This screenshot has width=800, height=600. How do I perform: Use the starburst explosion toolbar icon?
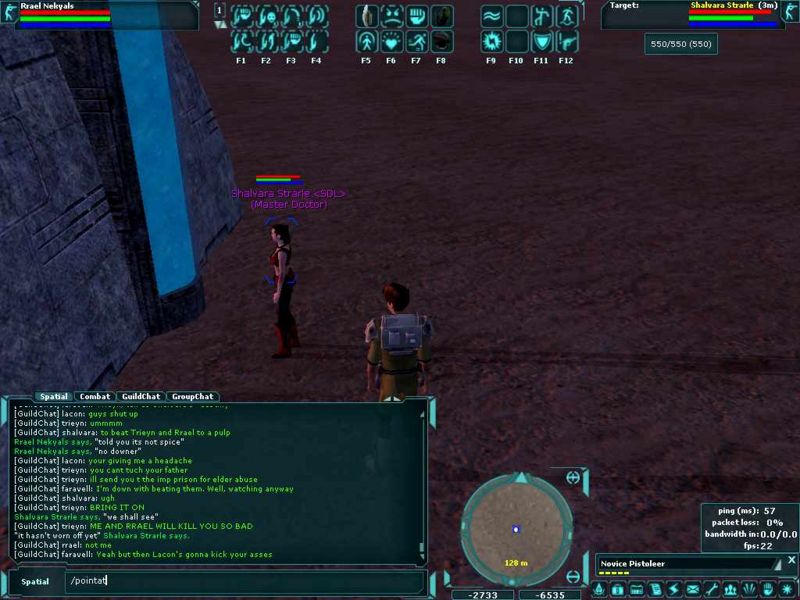tap(491, 42)
